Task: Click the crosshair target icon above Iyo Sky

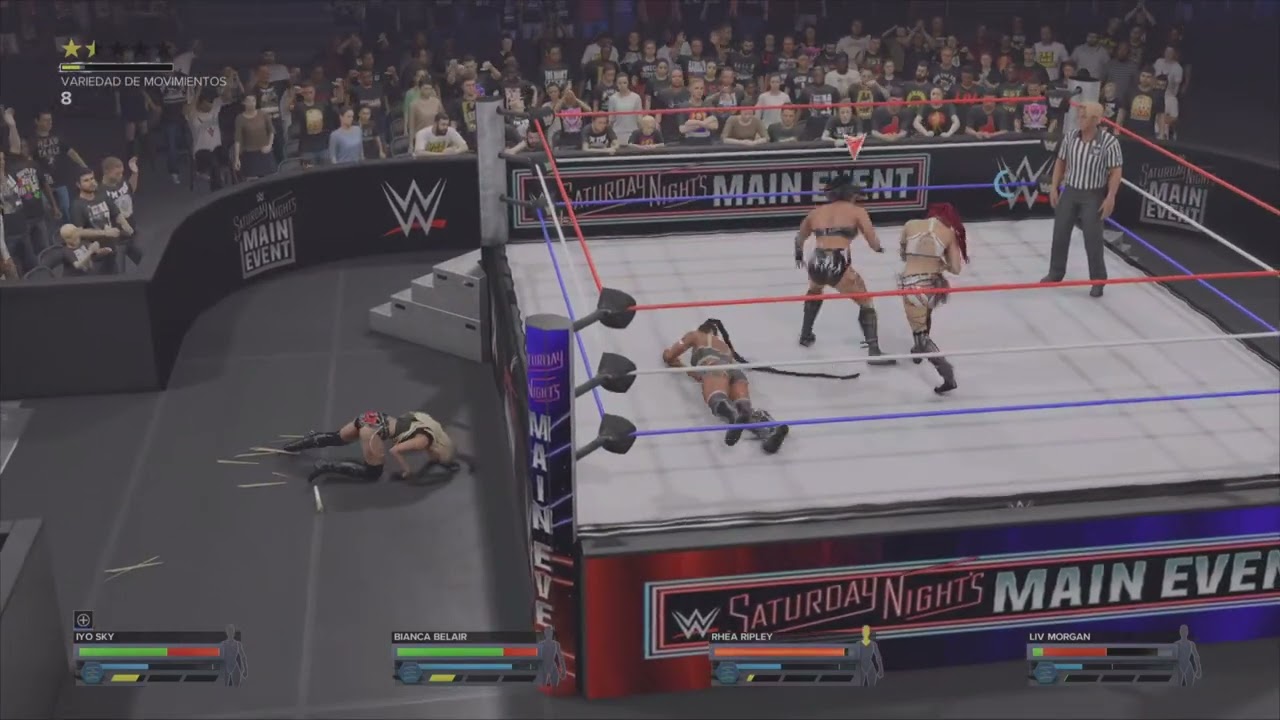Action: (x=83, y=619)
